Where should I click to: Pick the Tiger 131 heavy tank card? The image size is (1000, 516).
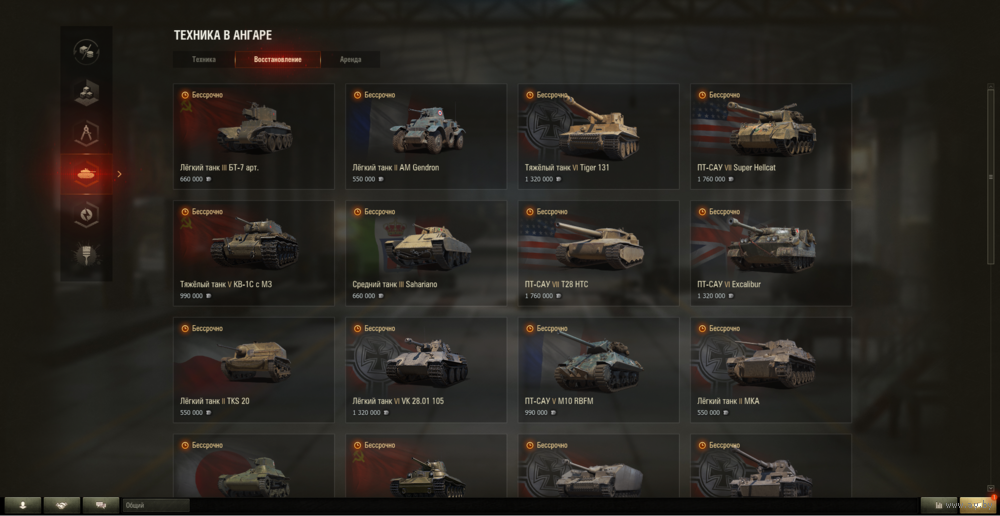point(598,136)
